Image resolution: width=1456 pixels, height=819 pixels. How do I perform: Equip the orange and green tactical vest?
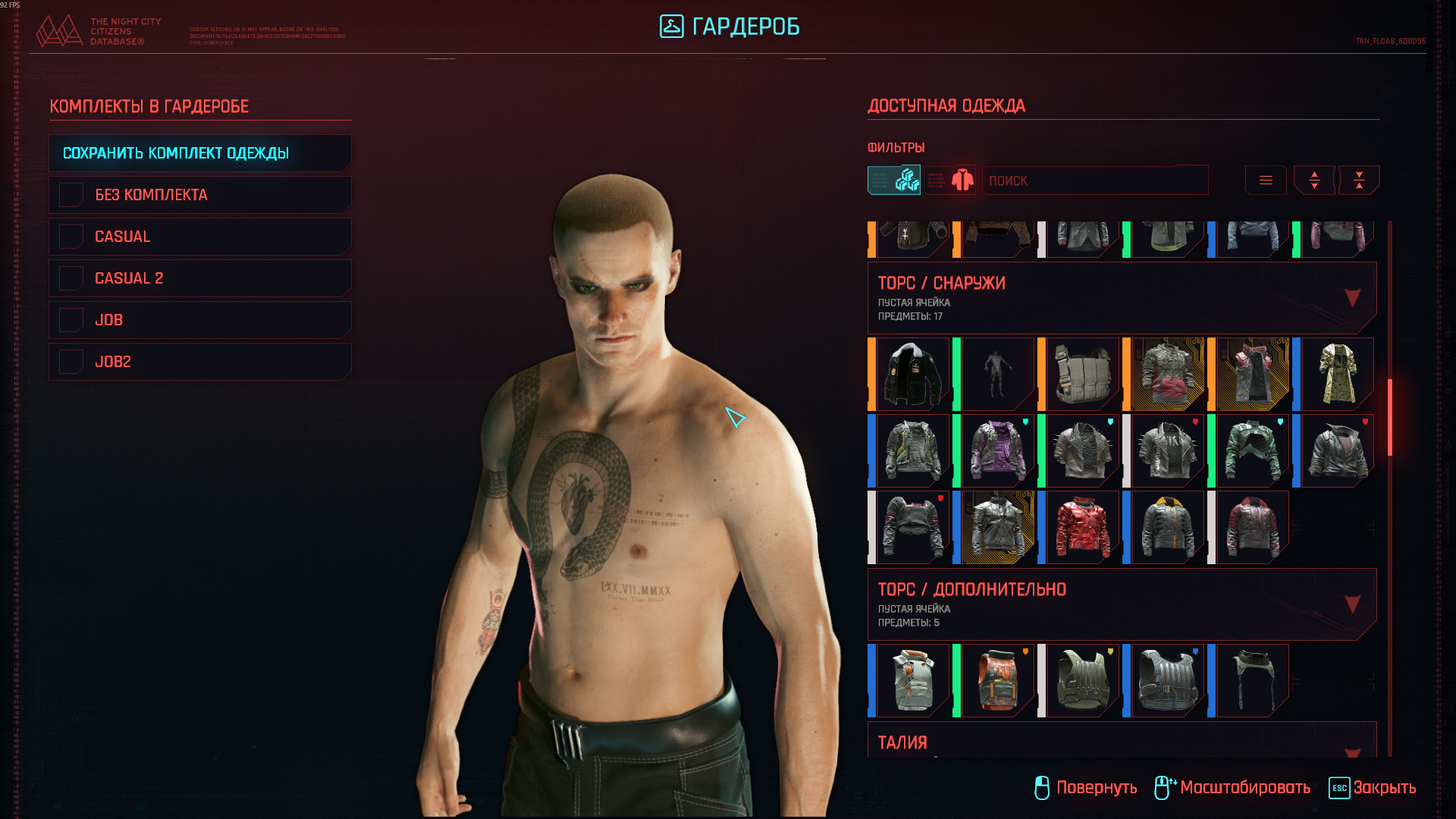998,681
